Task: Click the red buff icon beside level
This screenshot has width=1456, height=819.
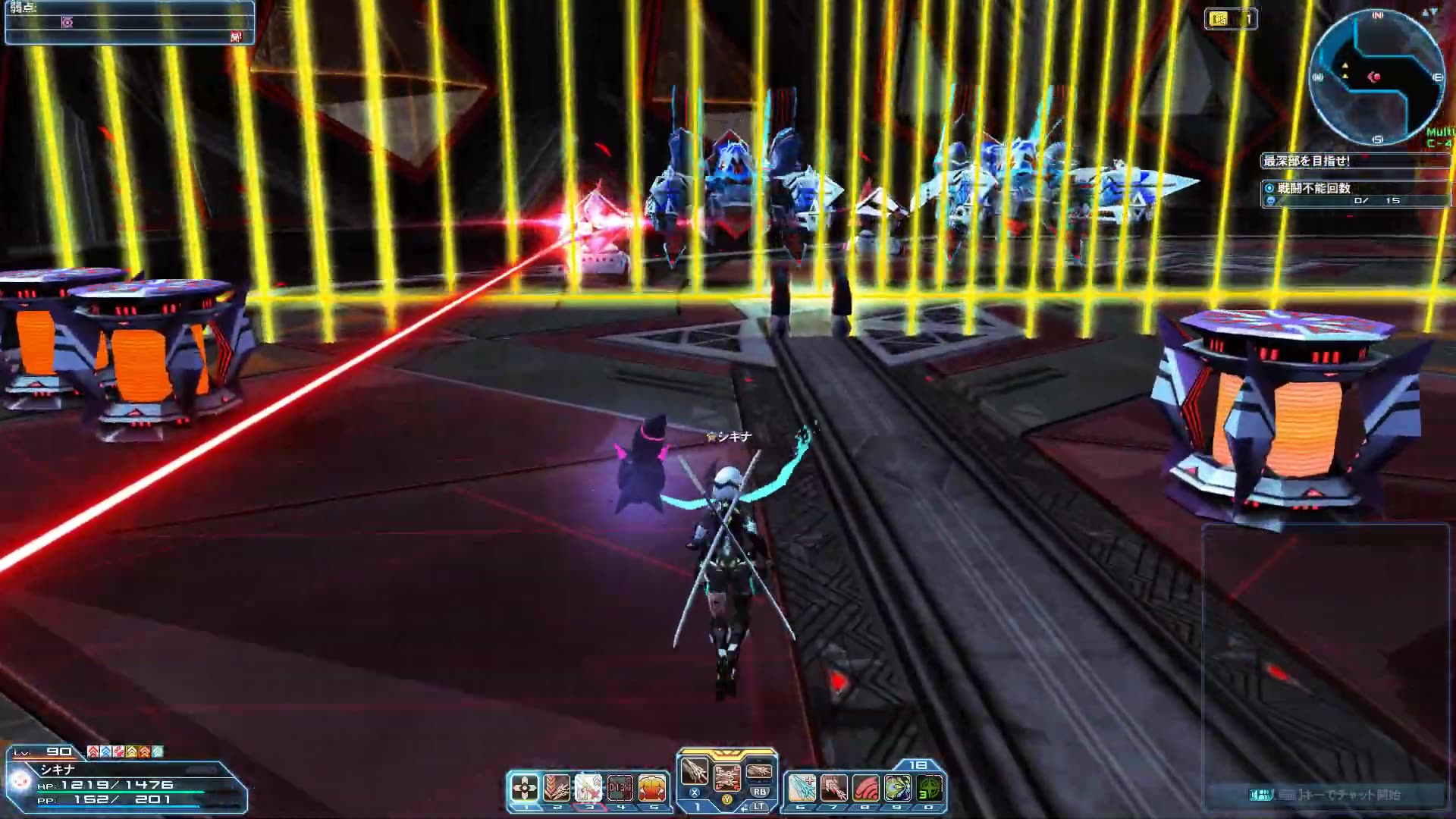Action: point(93,752)
